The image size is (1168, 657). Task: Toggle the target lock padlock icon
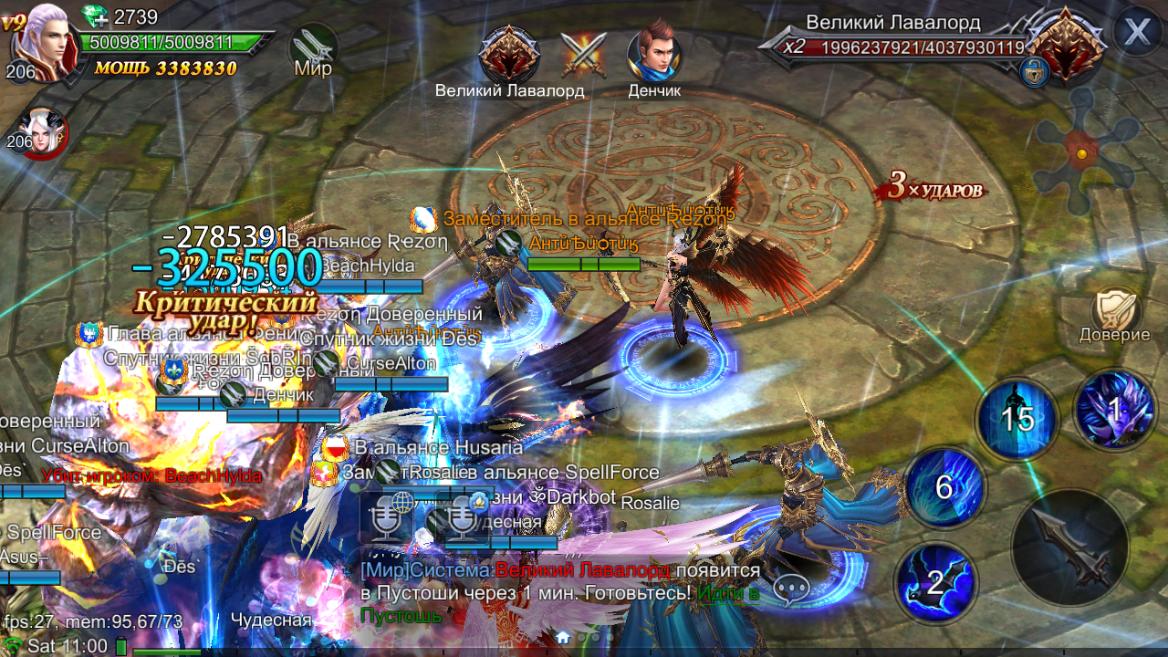(x=1035, y=72)
